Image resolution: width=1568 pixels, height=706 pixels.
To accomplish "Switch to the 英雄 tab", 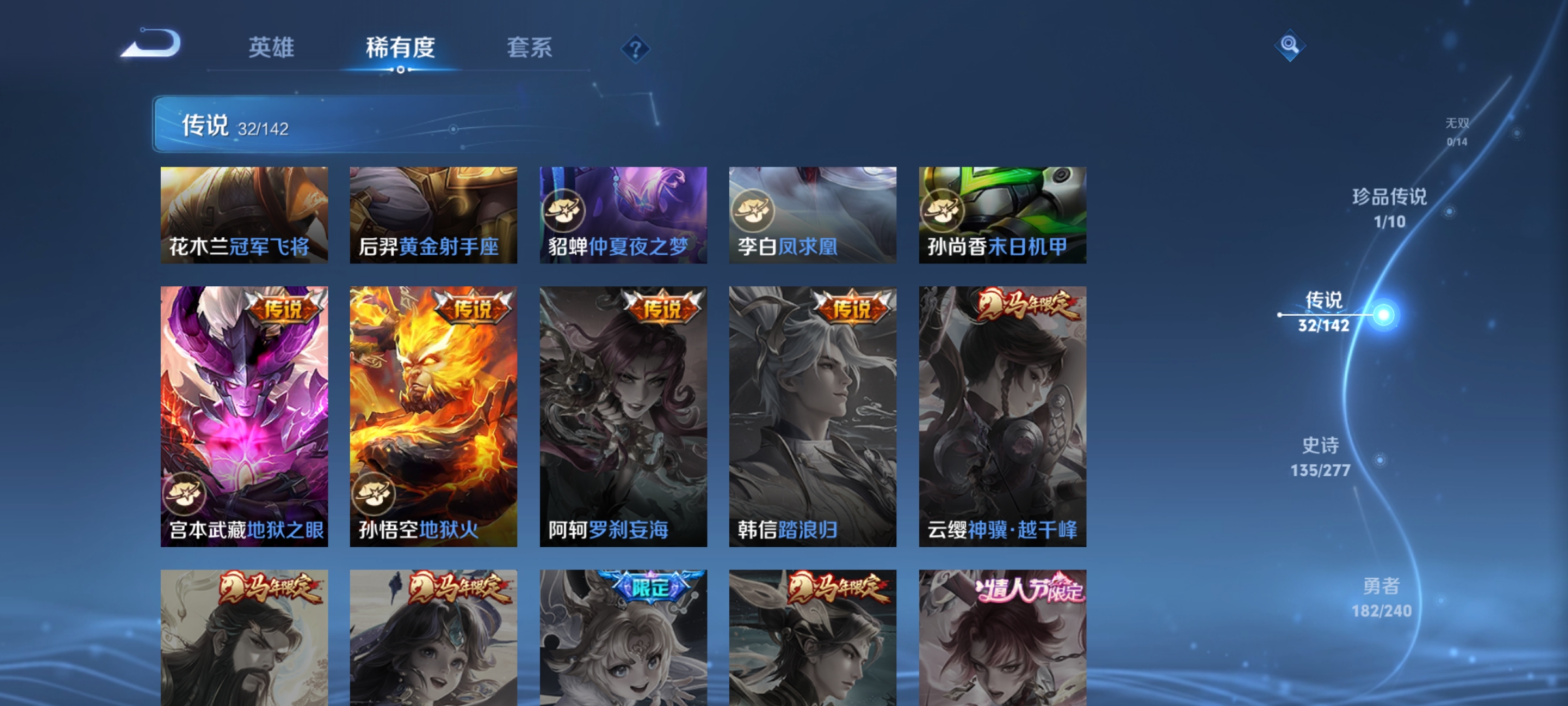I will pos(271,47).
